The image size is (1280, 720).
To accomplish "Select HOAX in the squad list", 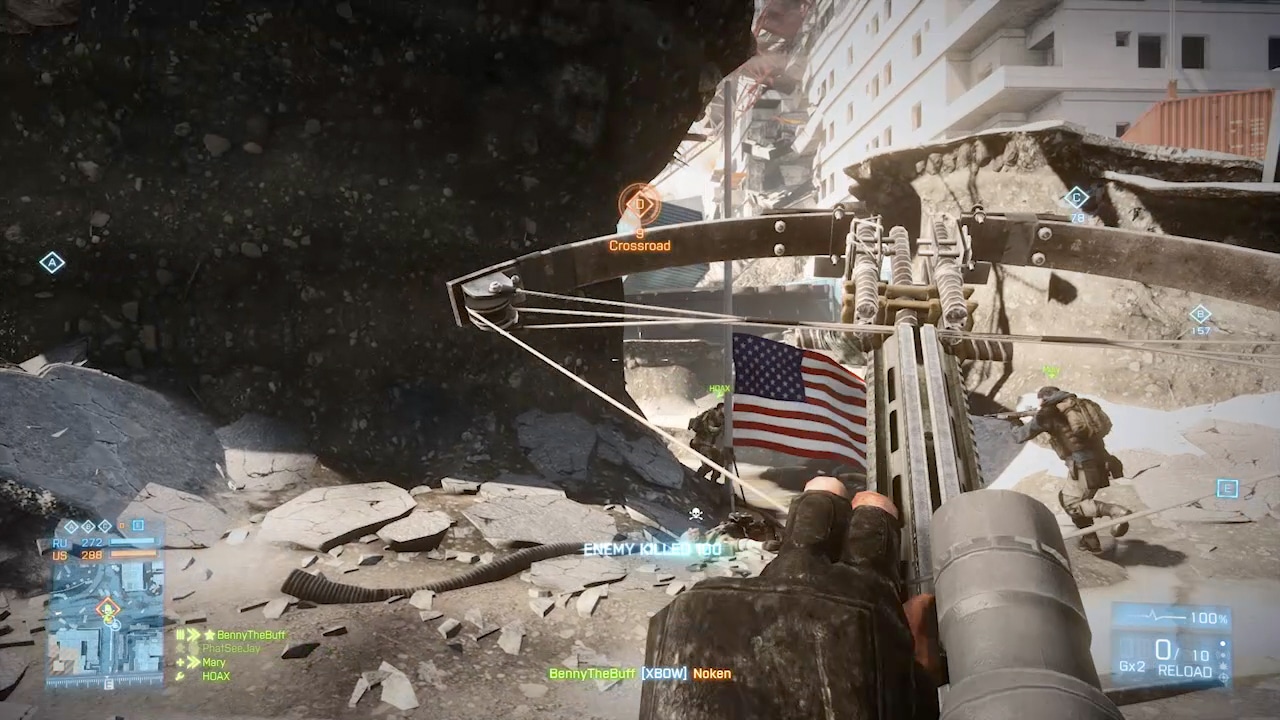I will [x=215, y=676].
